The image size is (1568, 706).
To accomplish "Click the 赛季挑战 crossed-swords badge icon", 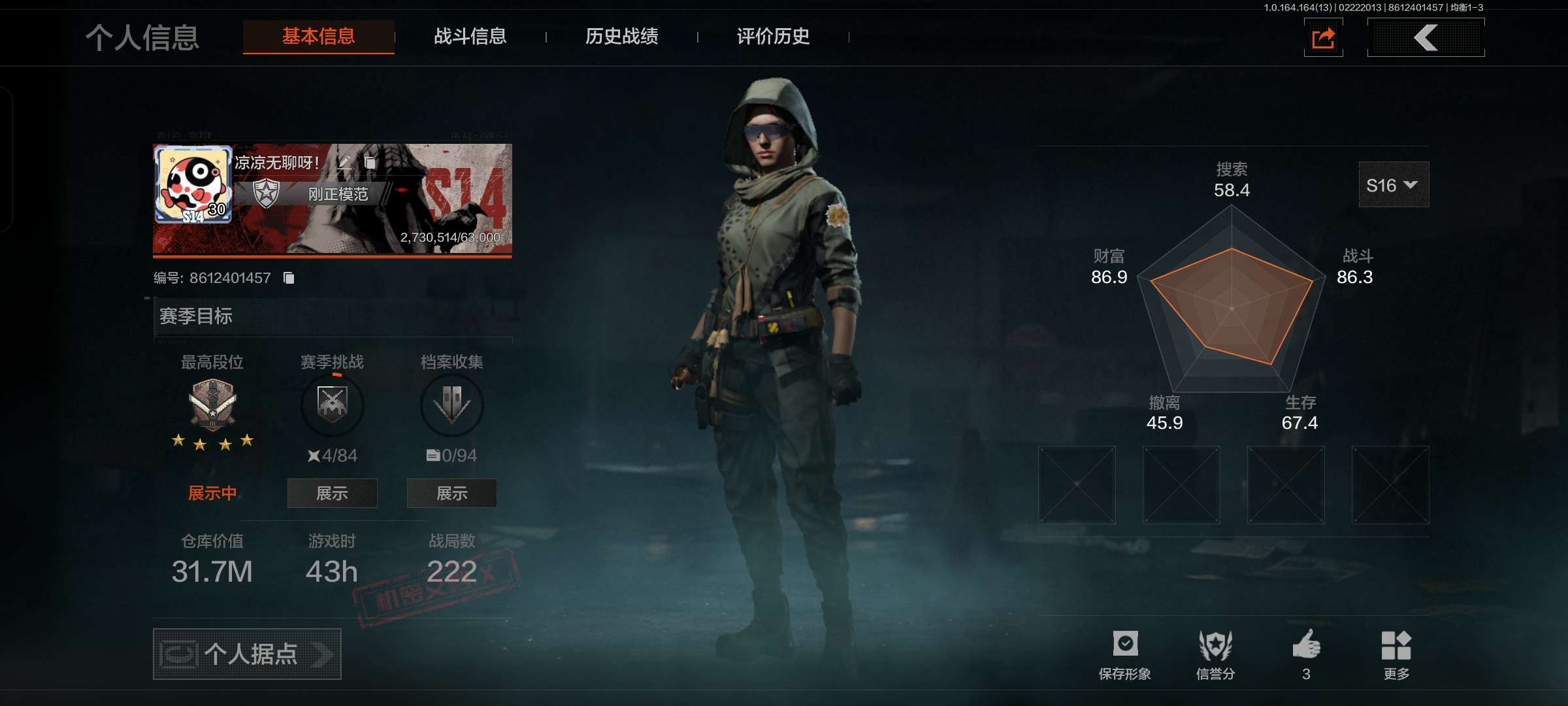I will (x=332, y=405).
